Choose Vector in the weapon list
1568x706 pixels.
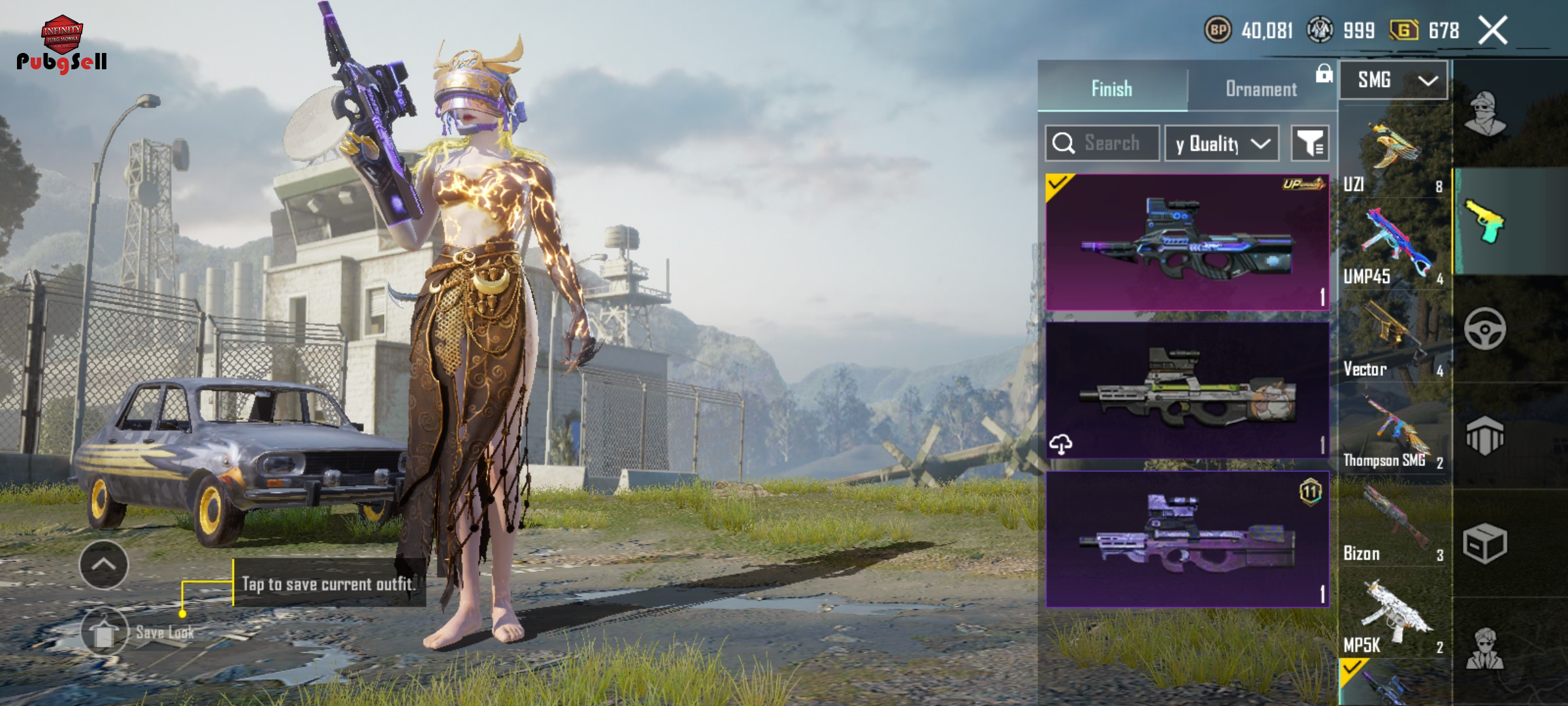click(x=1394, y=341)
